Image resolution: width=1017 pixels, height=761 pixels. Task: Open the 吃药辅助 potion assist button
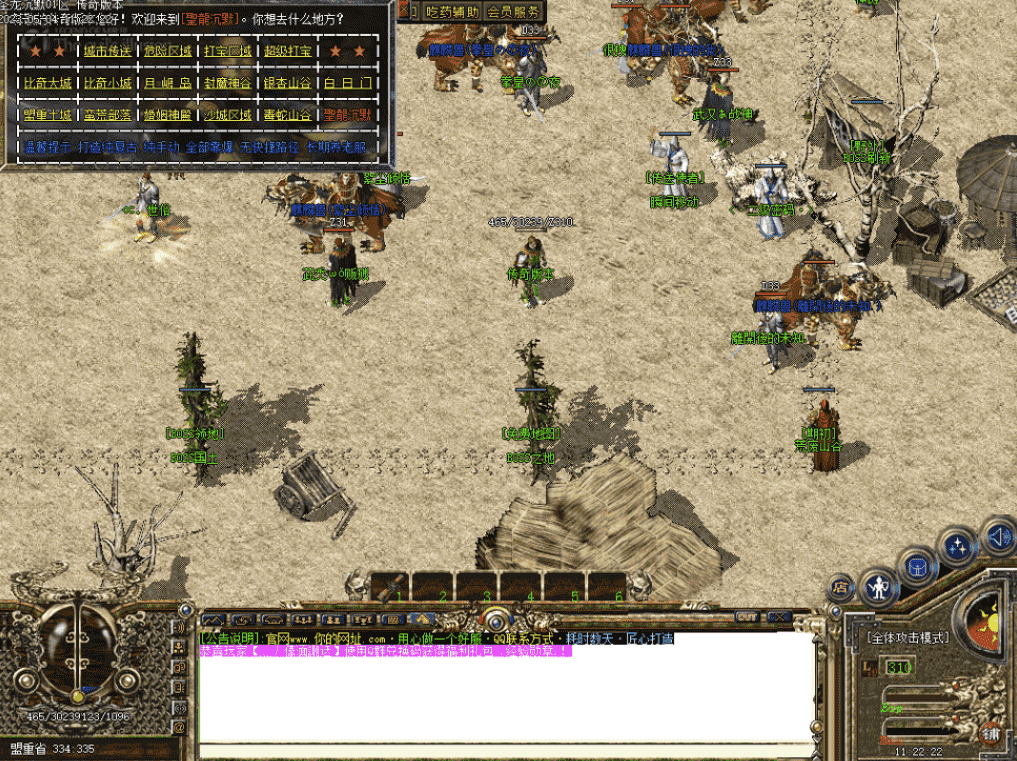tap(453, 12)
